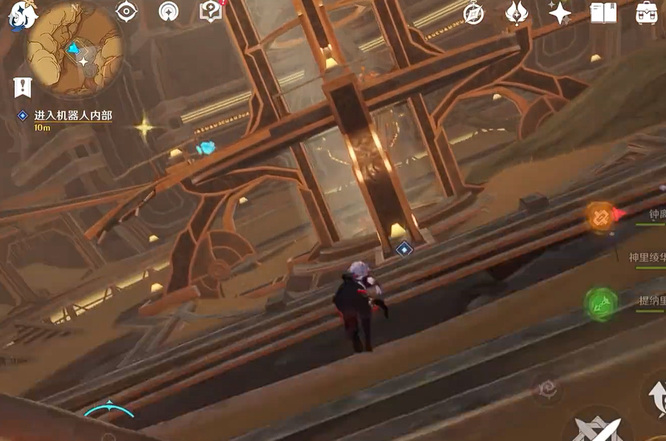666x441 pixels.
Task: Open the compass events icon
Action: (x=473, y=13)
